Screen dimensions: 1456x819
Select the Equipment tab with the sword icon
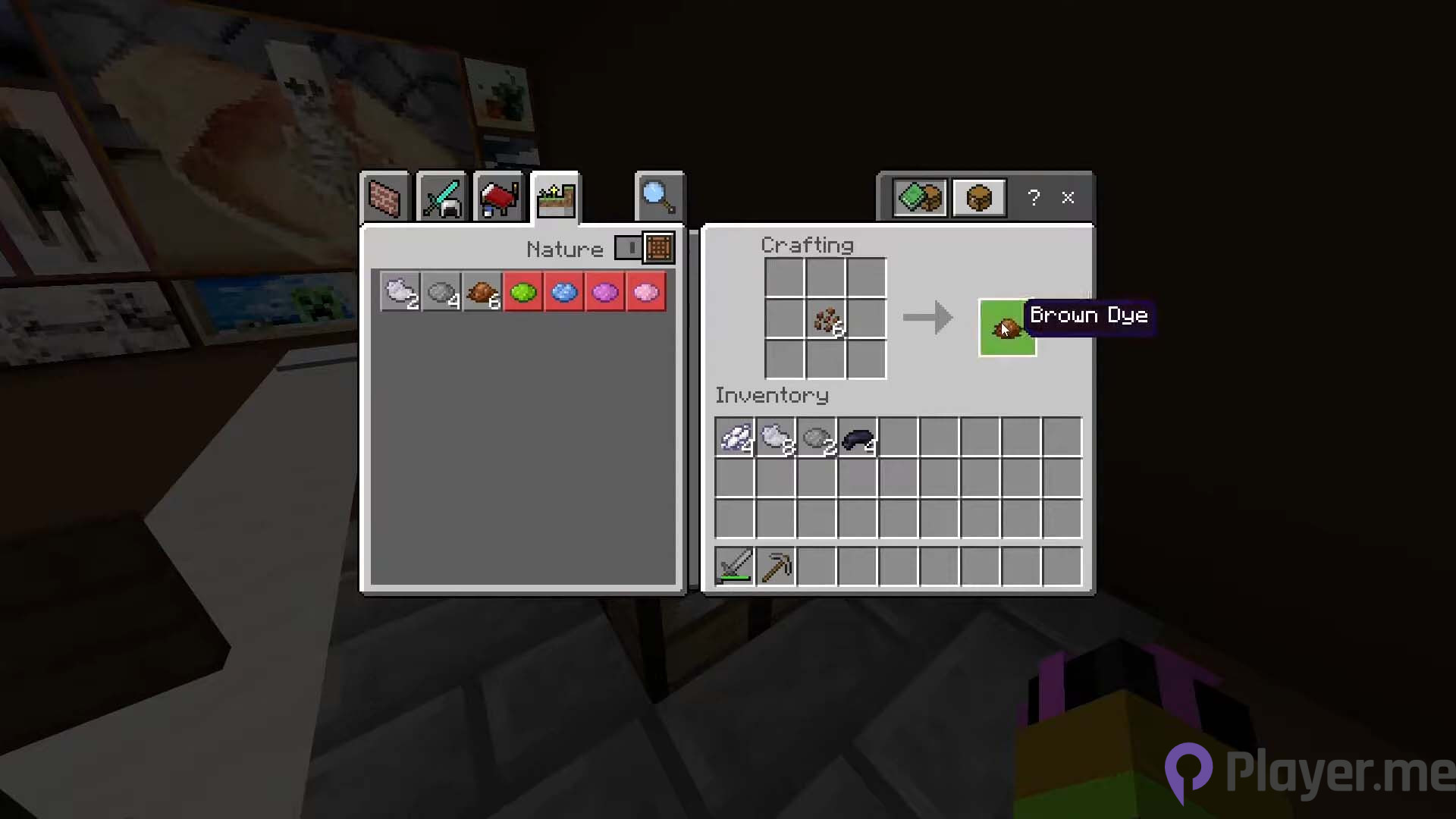point(441,197)
